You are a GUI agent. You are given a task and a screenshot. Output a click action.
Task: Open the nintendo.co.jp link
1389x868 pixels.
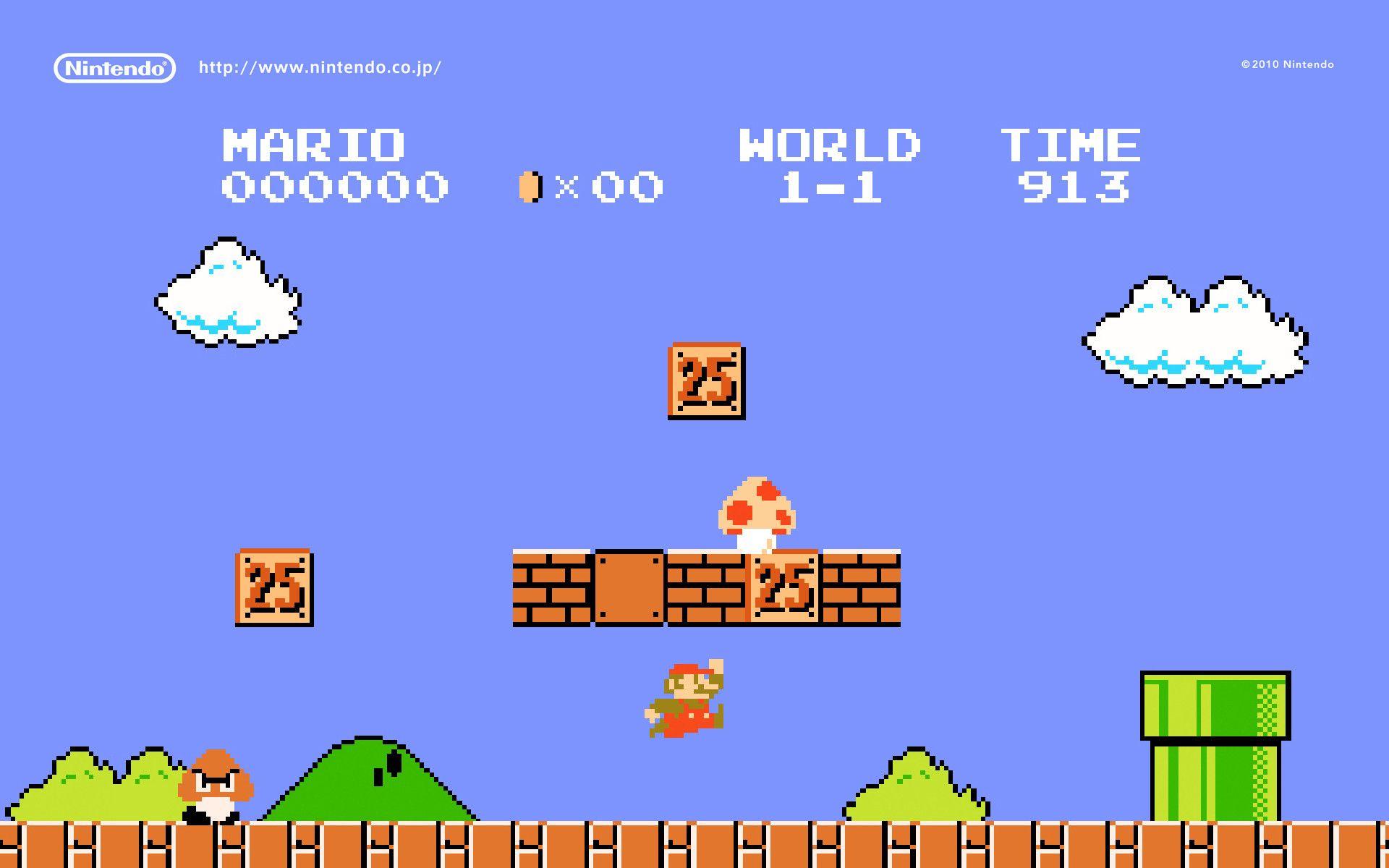(320, 67)
